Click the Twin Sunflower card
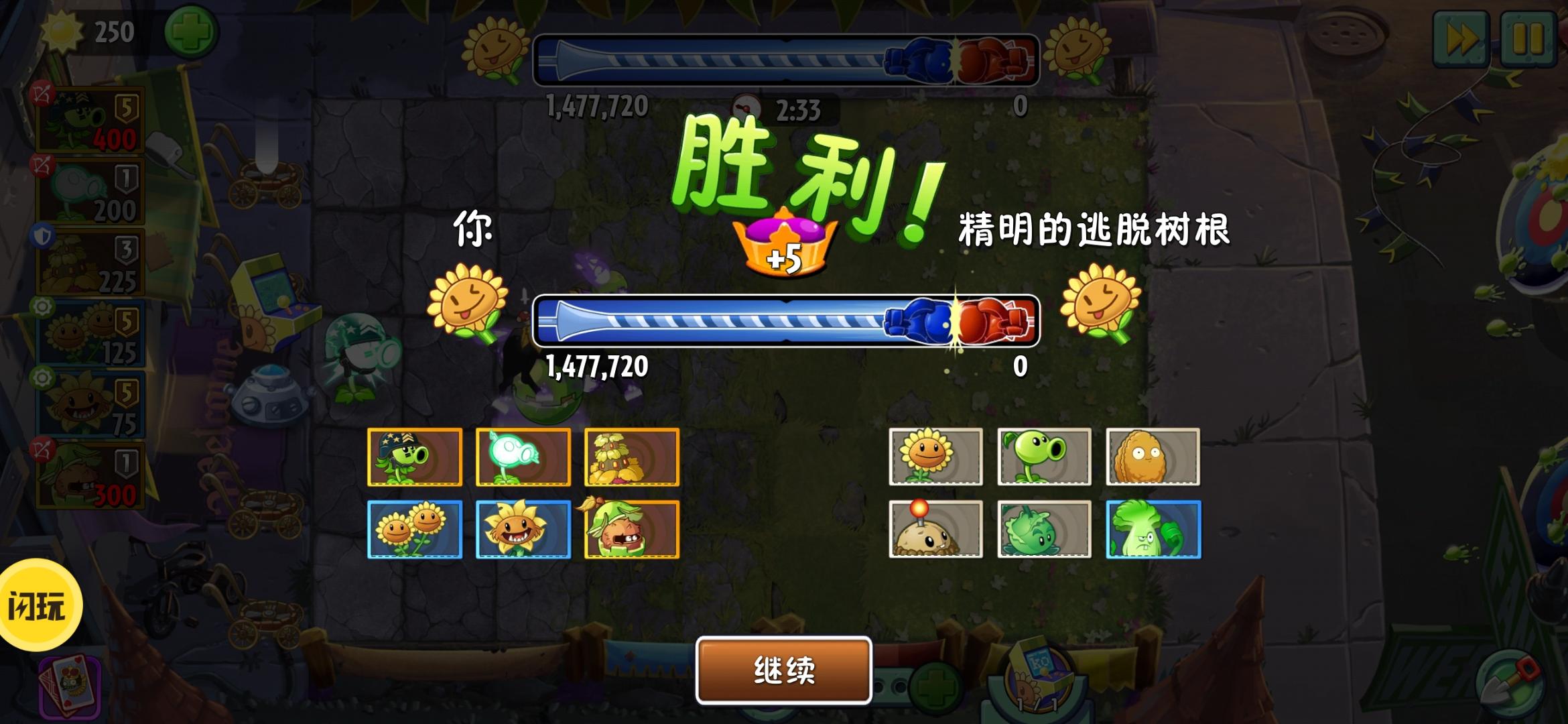 point(415,530)
